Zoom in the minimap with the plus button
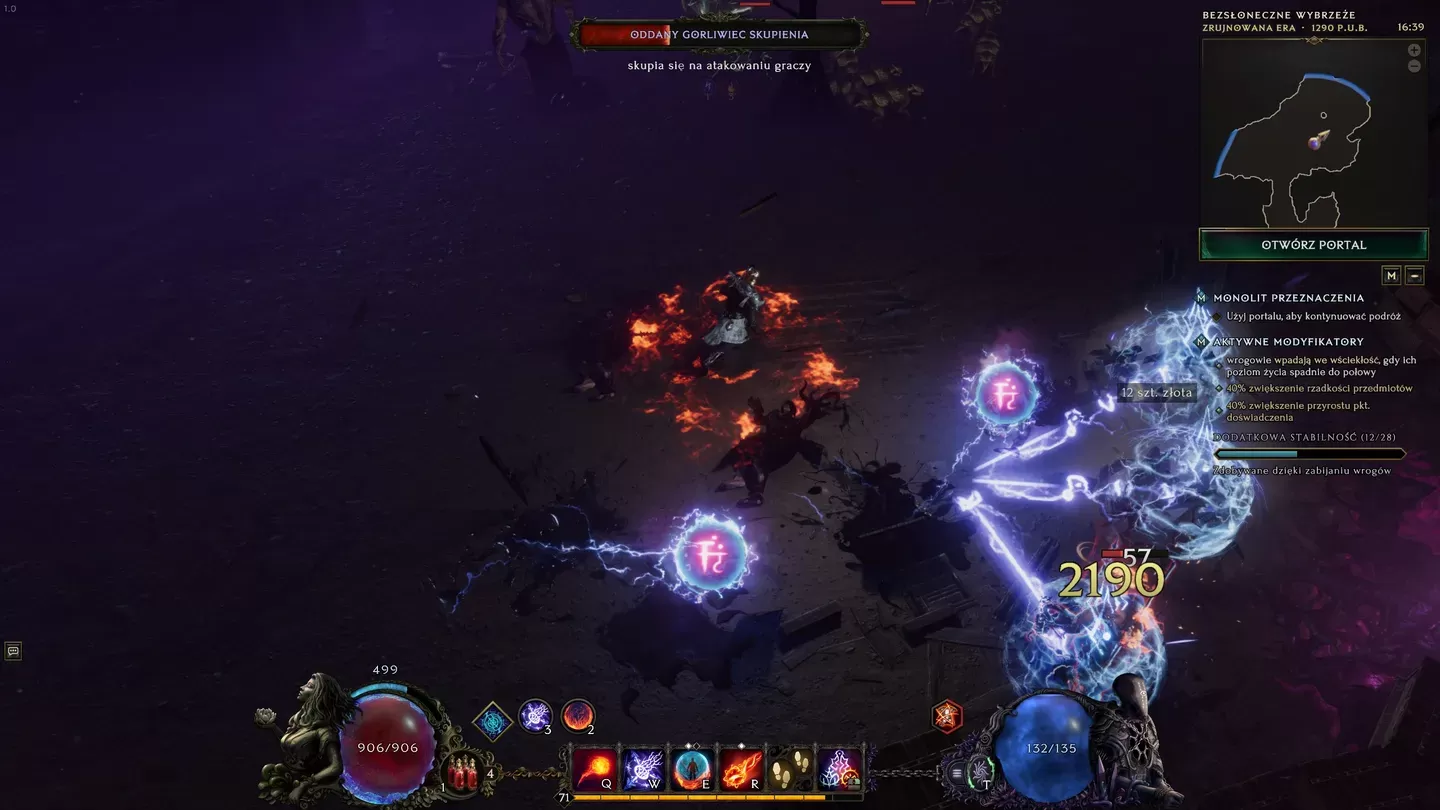1440x810 pixels. (x=1414, y=50)
